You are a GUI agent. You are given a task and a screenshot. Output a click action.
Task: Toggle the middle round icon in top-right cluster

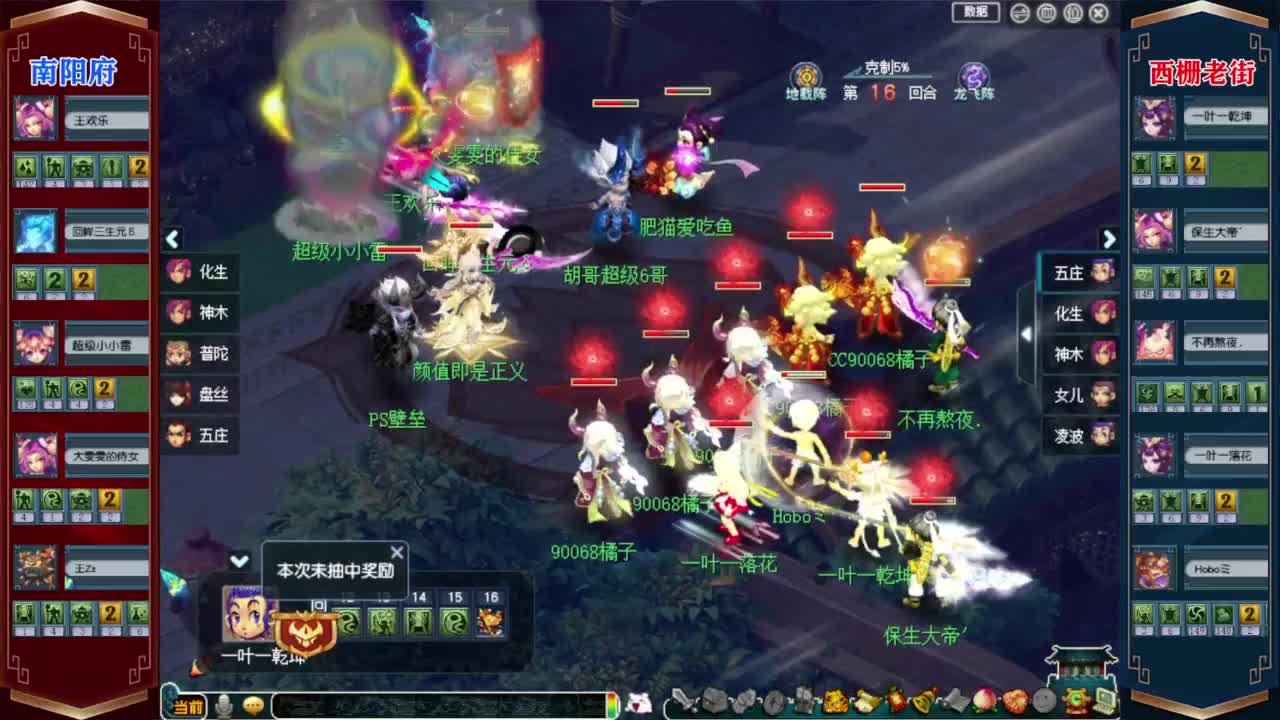pos(1047,13)
